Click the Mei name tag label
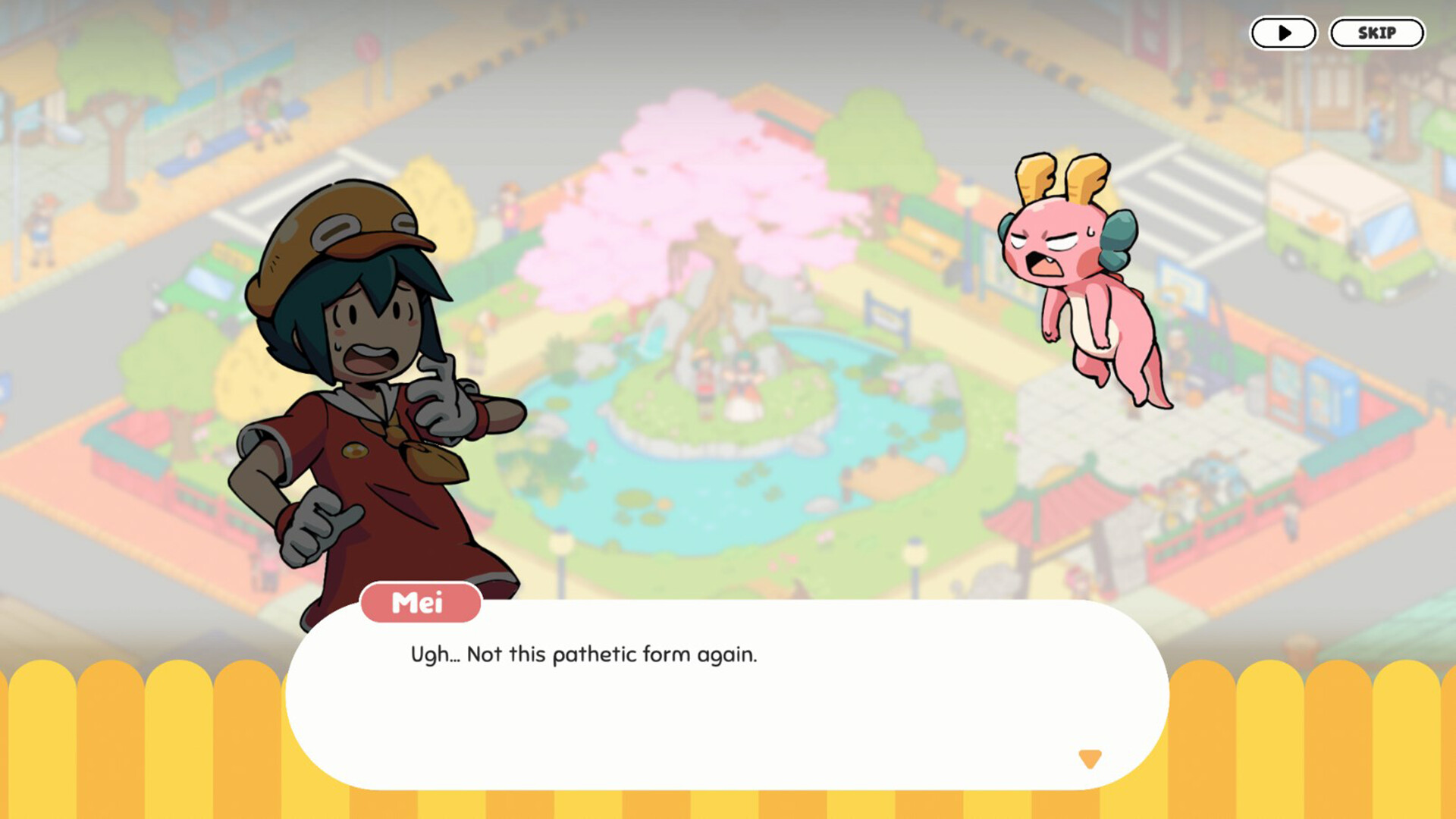Screen dimensions: 1456x819 click(x=420, y=604)
